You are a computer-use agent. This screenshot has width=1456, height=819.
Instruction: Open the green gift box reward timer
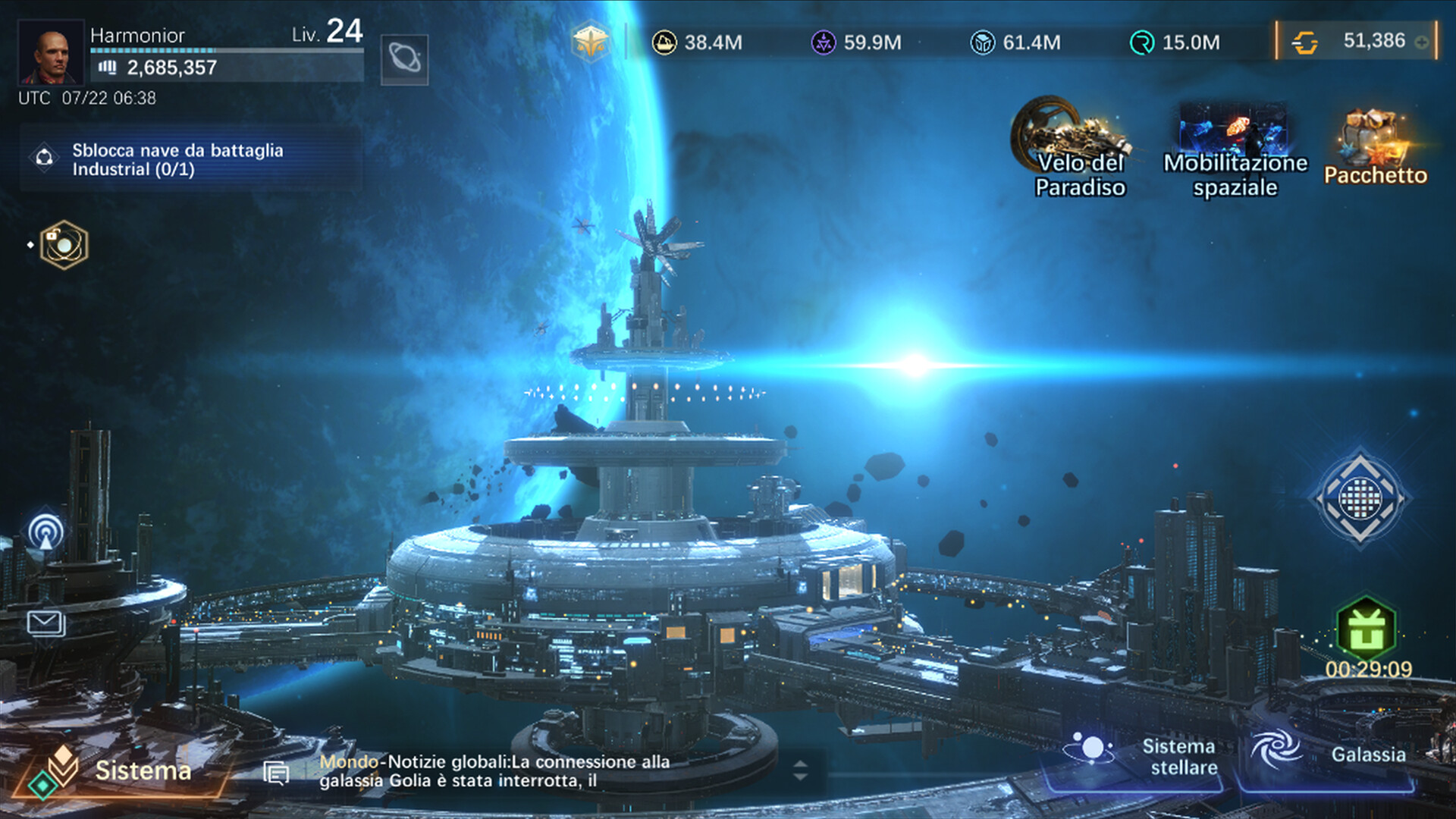coord(1366,629)
